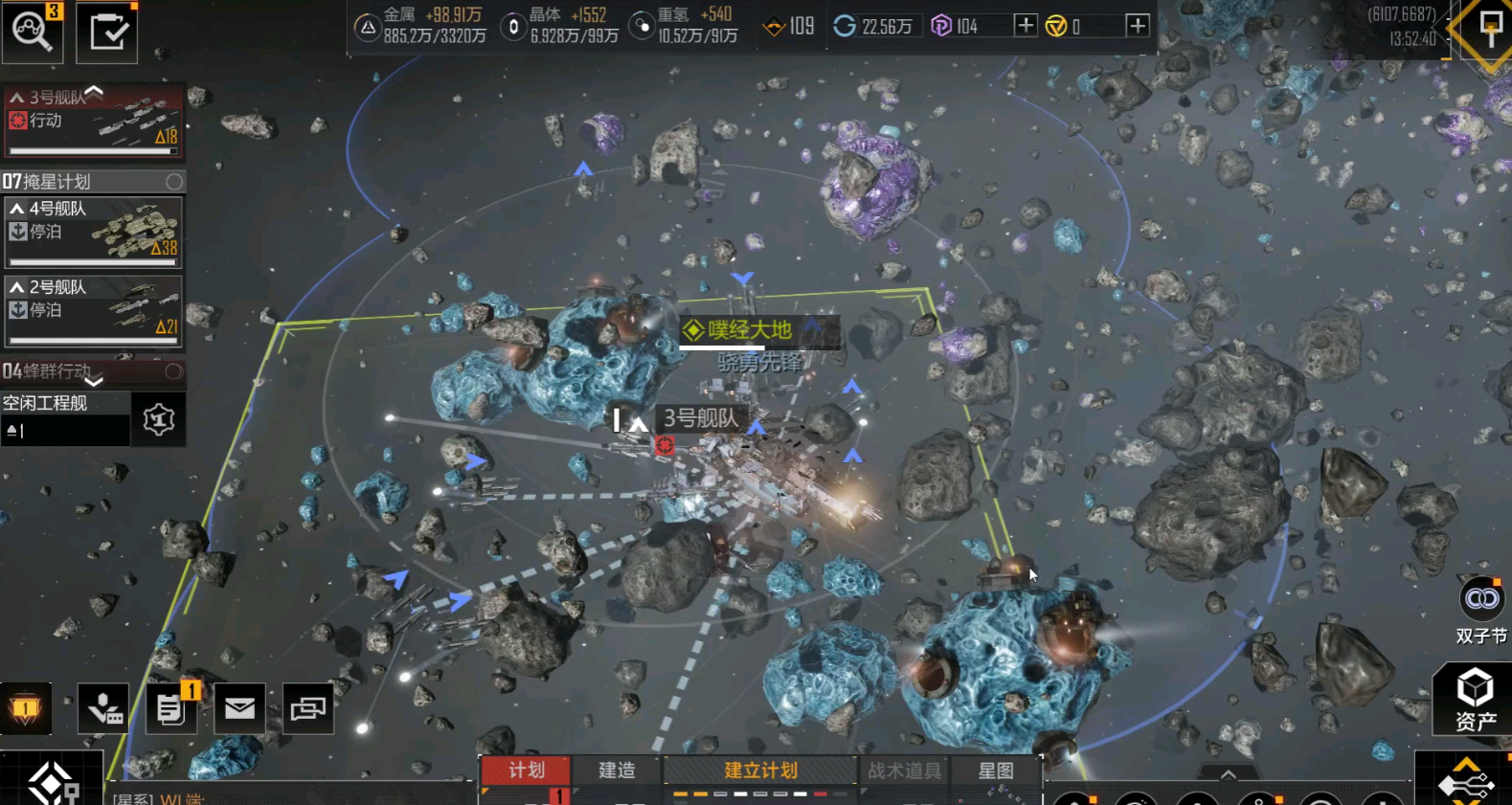Image resolution: width=1512 pixels, height=805 pixels.
Task: Open the chat windows icon at bottom left
Action: (x=307, y=708)
